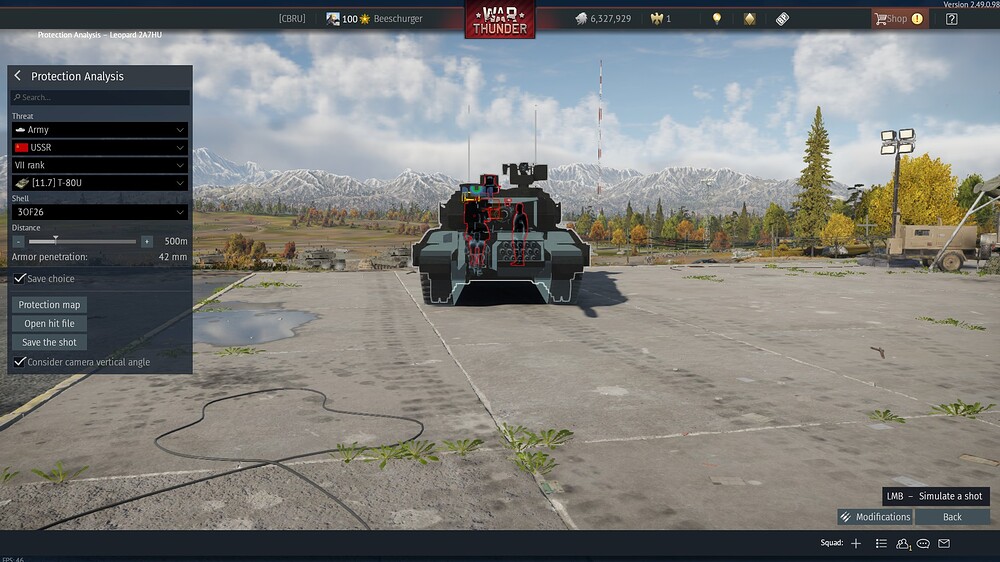Viewport: 1000px width, 562px height.
Task: Open the Army threat type dropdown
Action: pos(99,130)
